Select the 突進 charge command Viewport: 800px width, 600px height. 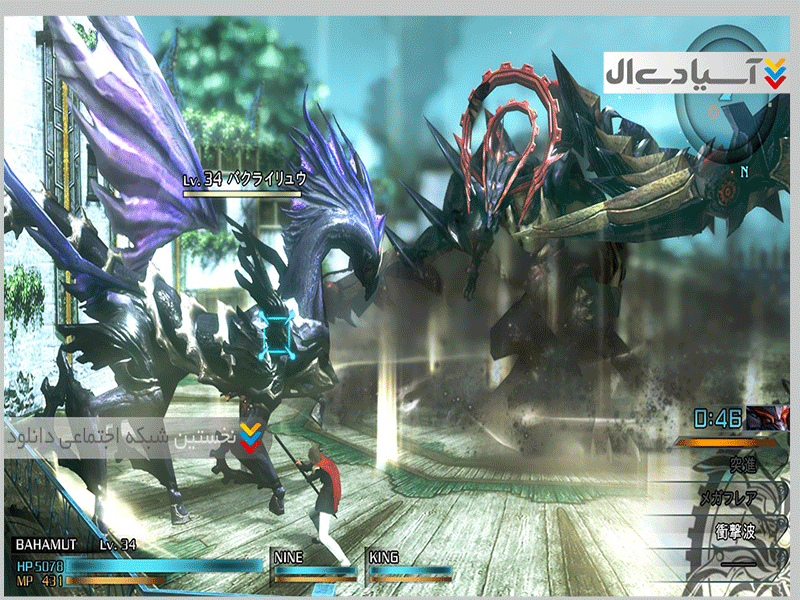[740, 465]
